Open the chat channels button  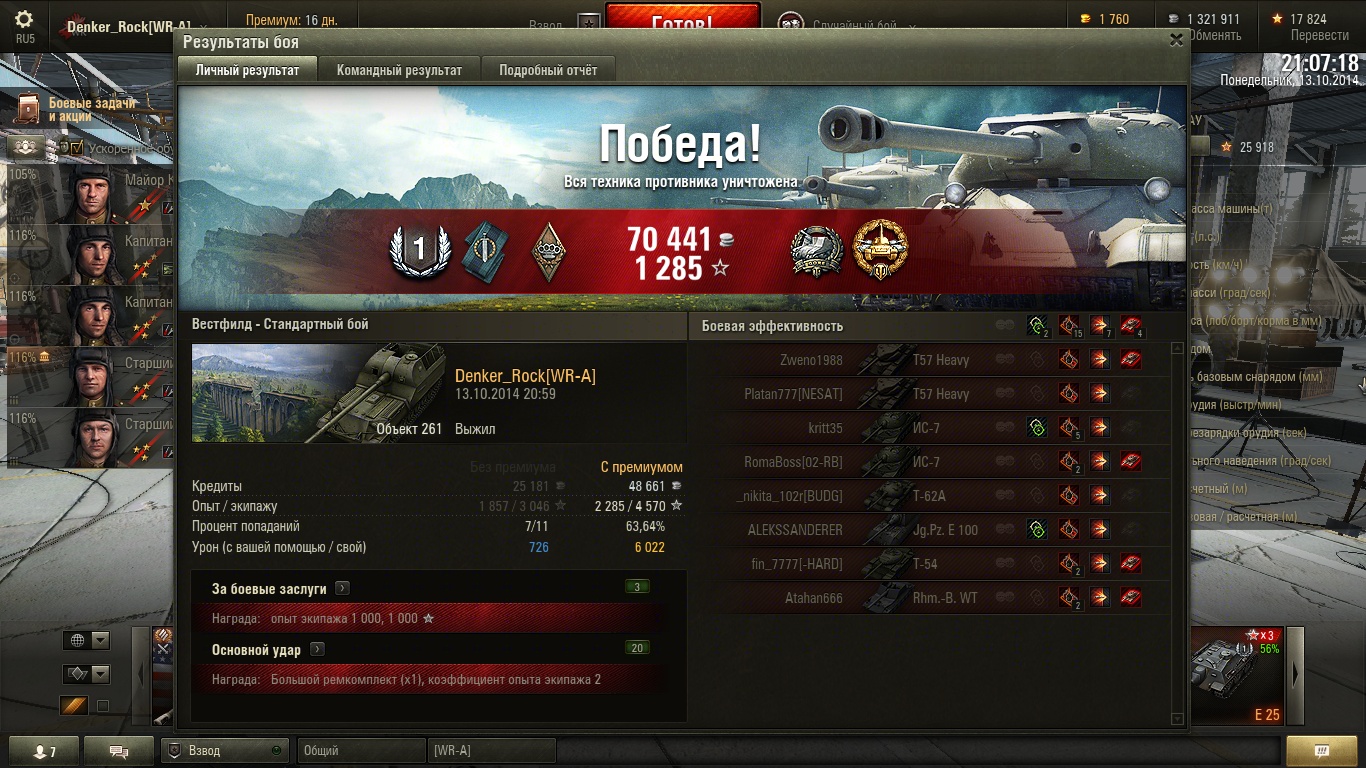(x=119, y=751)
